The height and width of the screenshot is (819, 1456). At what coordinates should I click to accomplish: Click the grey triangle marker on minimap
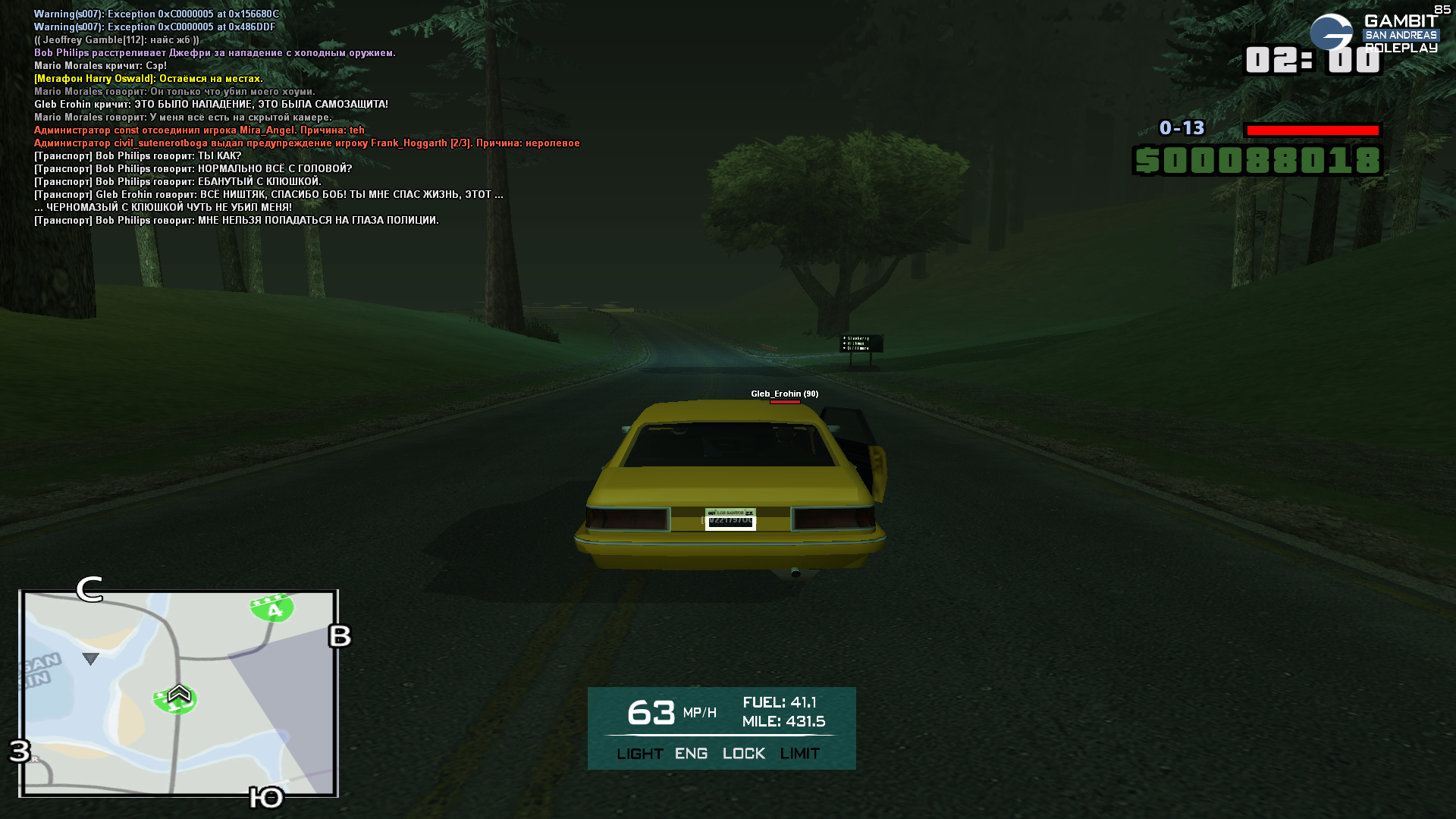90,659
